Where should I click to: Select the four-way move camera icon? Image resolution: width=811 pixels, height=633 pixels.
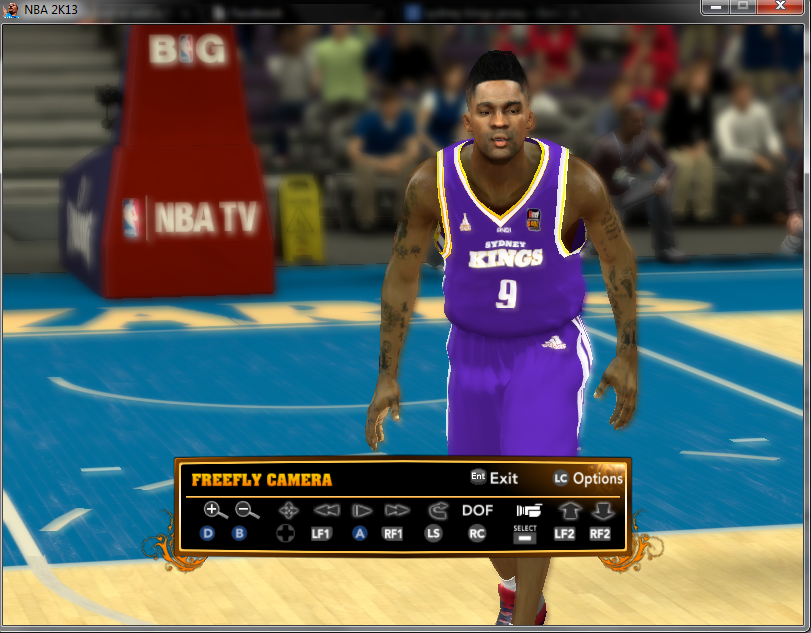pyautogui.click(x=288, y=510)
